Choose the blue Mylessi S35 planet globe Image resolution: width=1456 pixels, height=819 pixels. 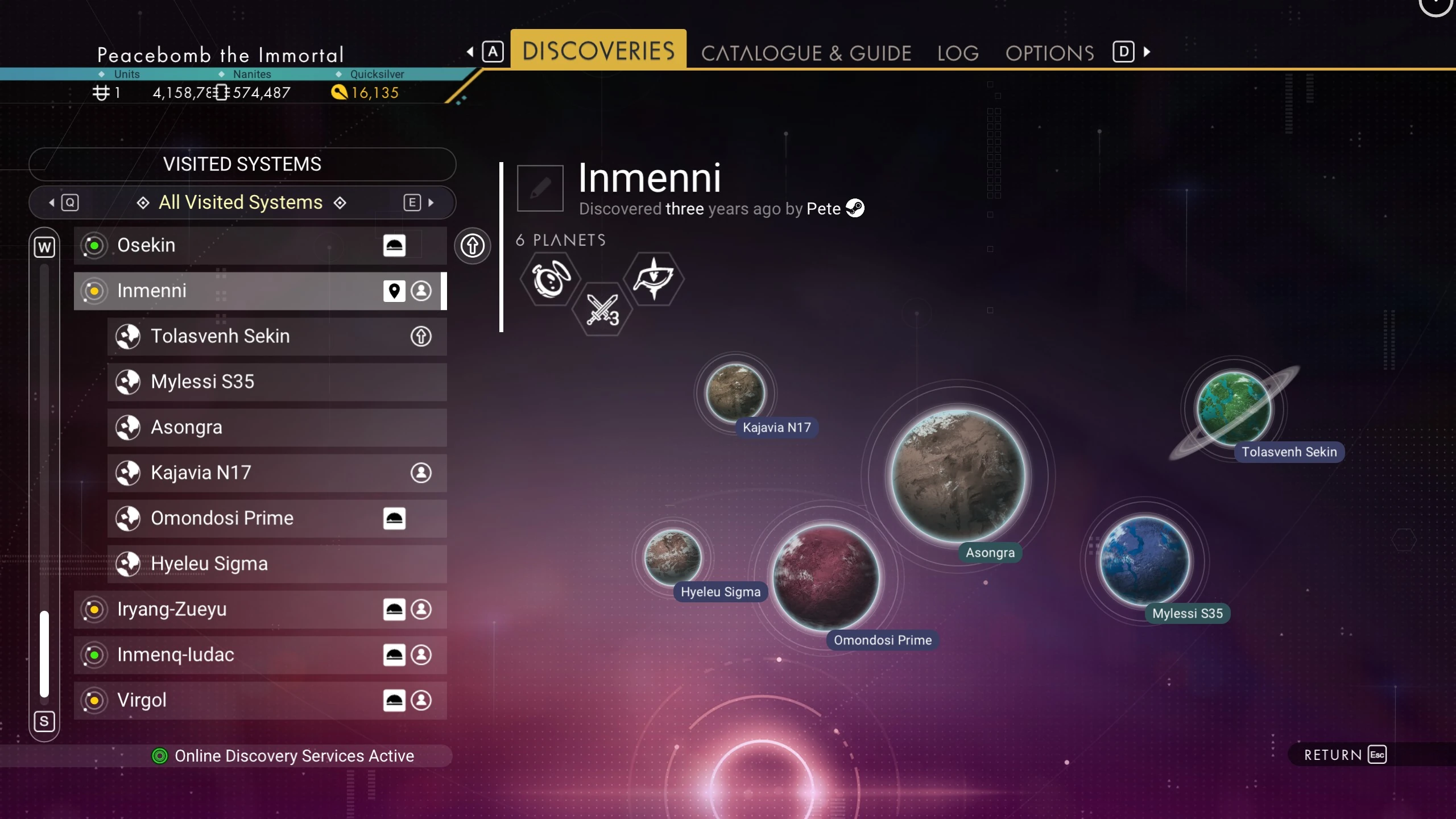tap(1145, 560)
